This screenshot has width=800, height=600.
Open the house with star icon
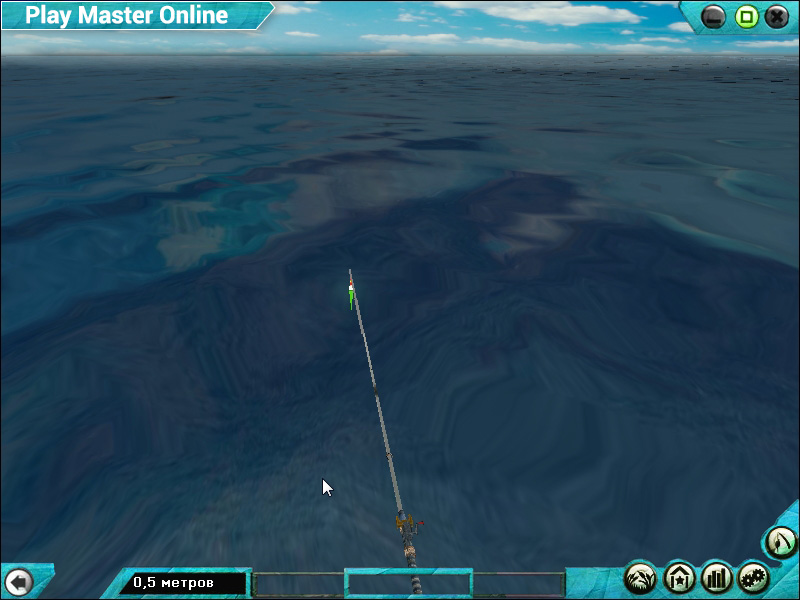(x=680, y=577)
